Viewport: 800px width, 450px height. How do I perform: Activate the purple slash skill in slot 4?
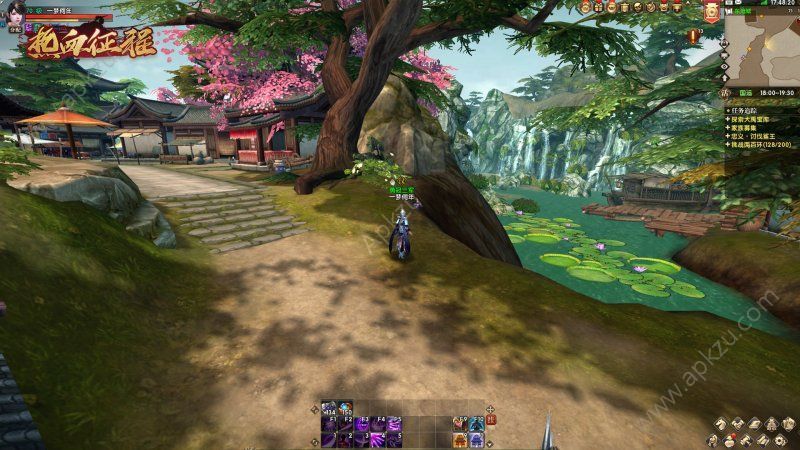377,438
